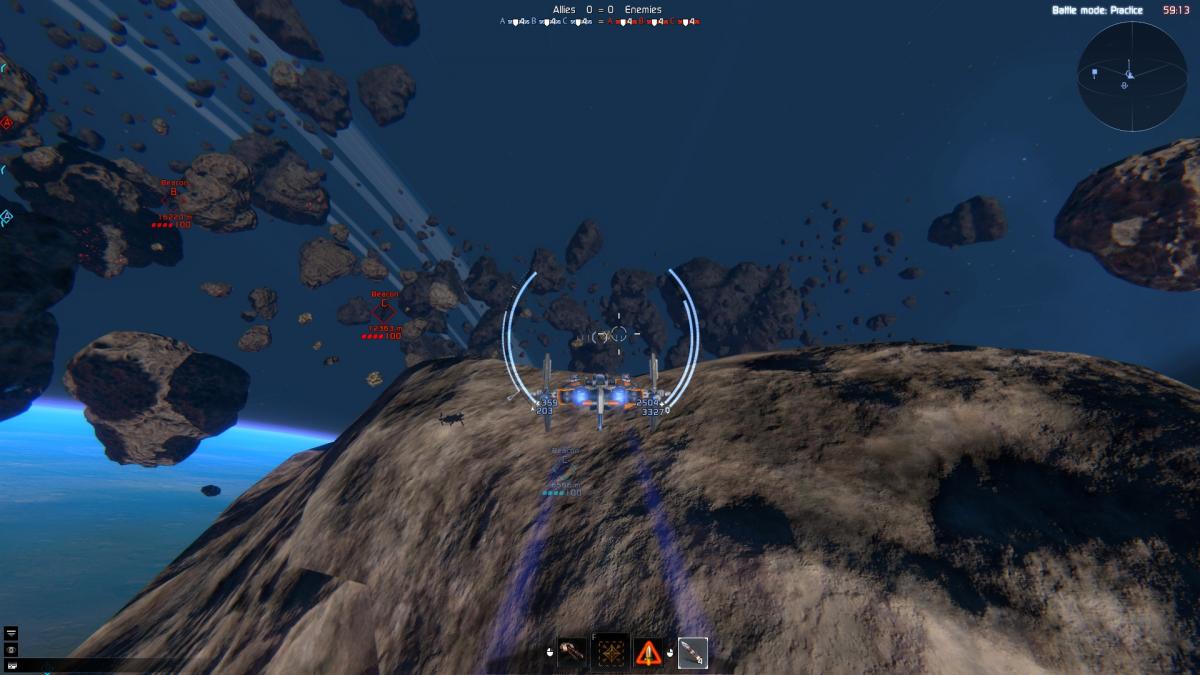This screenshot has height=675, width=1200.
Task: Open the chat channel dropdown arrow button
Action: [x=11, y=633]
